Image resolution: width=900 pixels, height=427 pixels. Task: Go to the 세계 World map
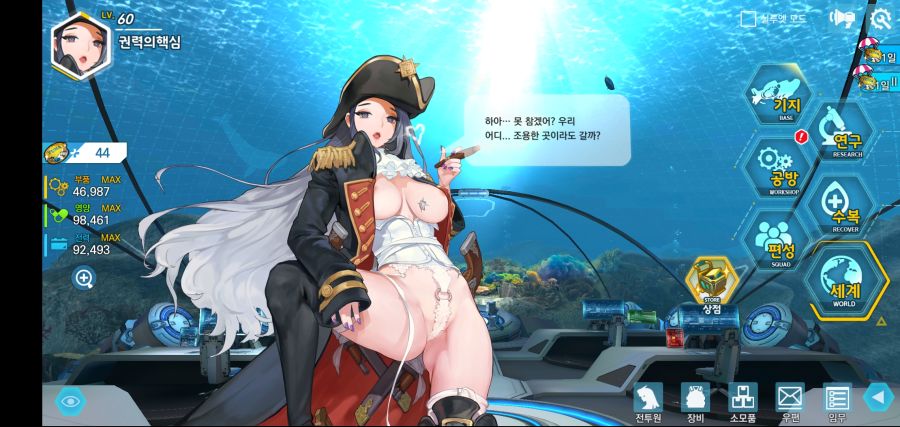tap(844, 280)
